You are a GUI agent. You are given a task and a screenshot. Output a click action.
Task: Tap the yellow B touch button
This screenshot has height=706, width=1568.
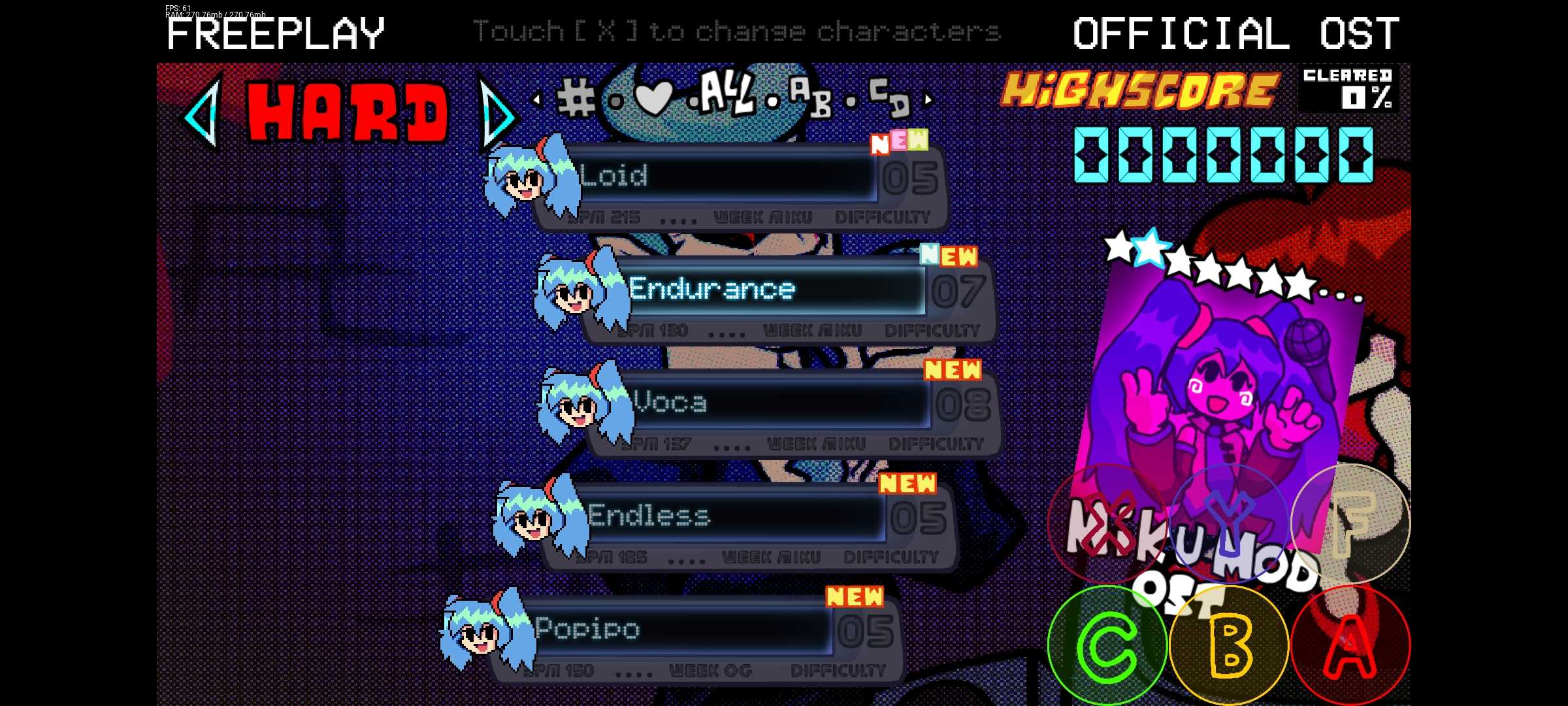coord(1229,645)
